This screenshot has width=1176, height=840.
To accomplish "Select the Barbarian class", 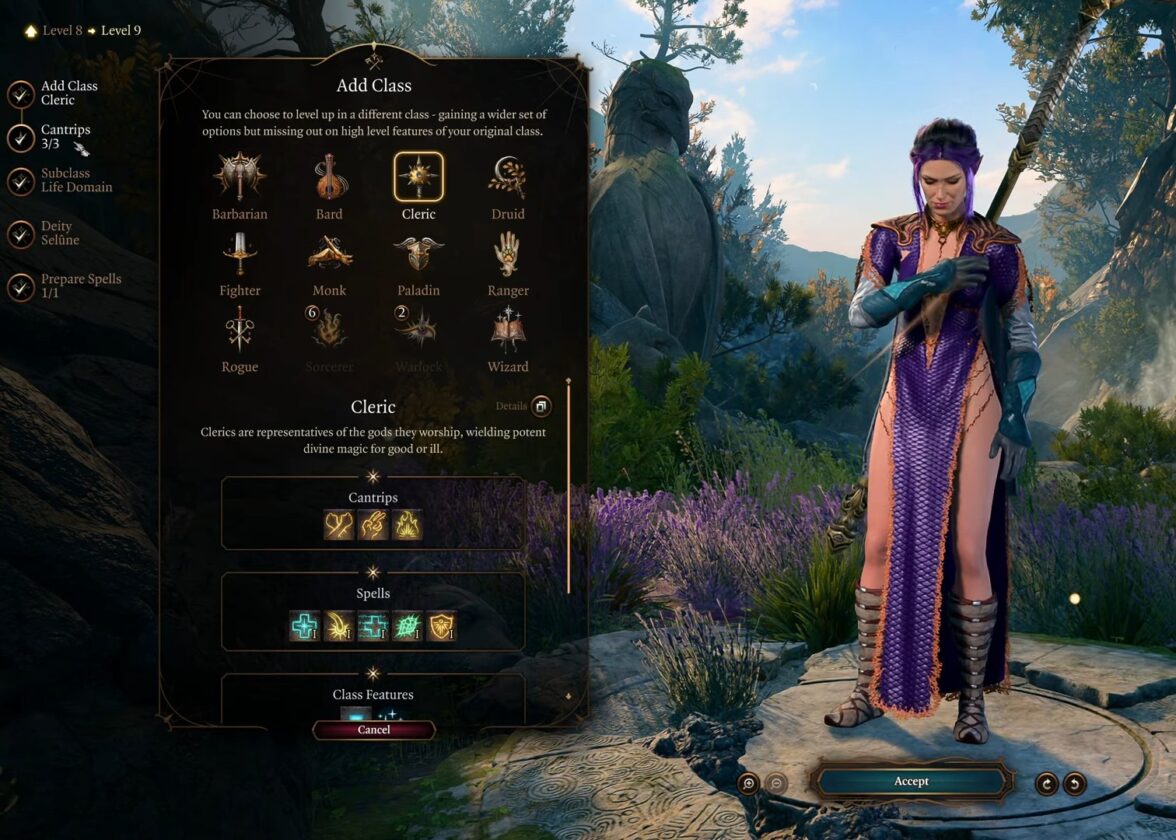I will (239, 178).
